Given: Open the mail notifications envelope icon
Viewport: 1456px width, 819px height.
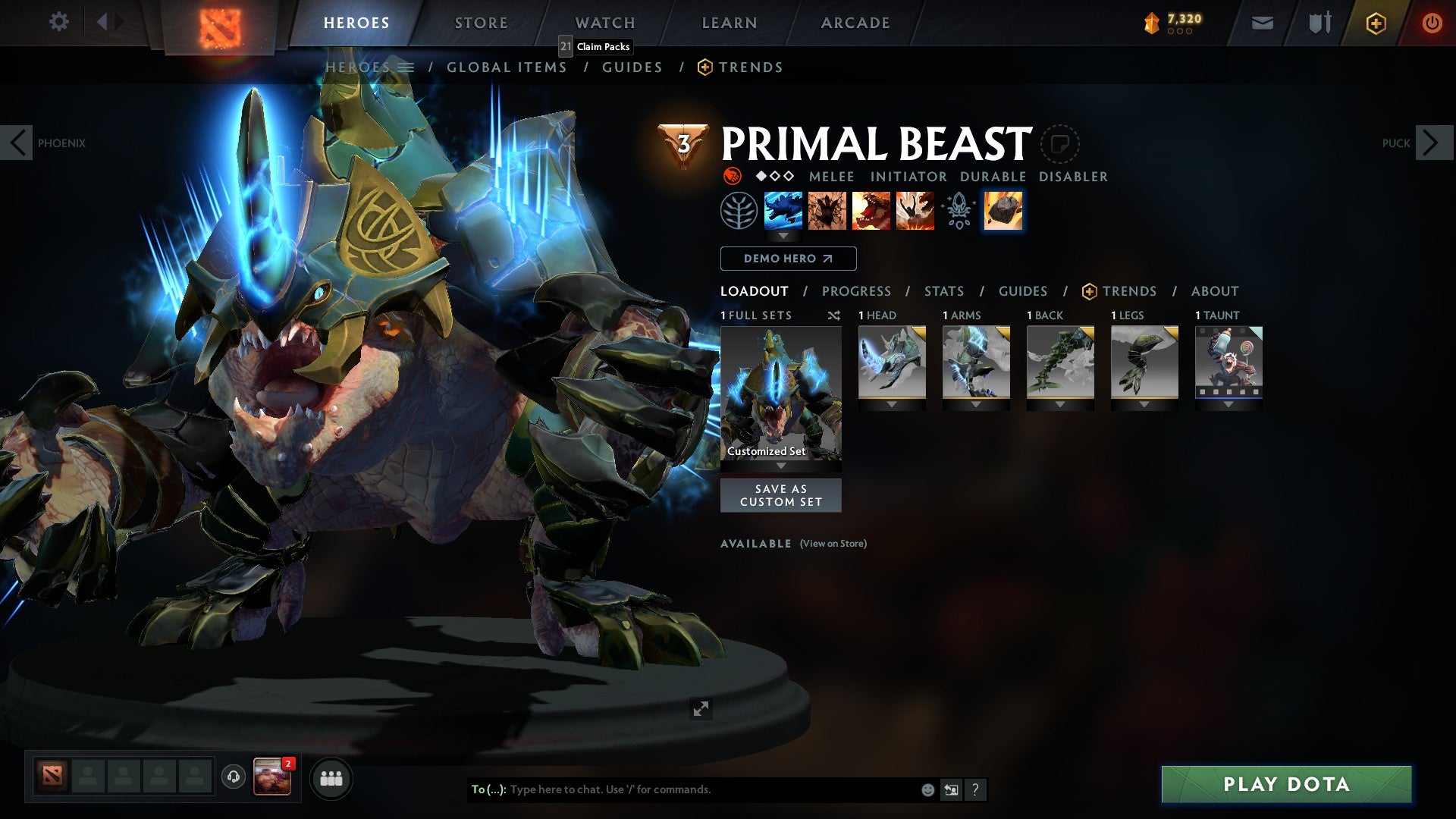Looking at the screenshot, I should (x=1262, y=22).
